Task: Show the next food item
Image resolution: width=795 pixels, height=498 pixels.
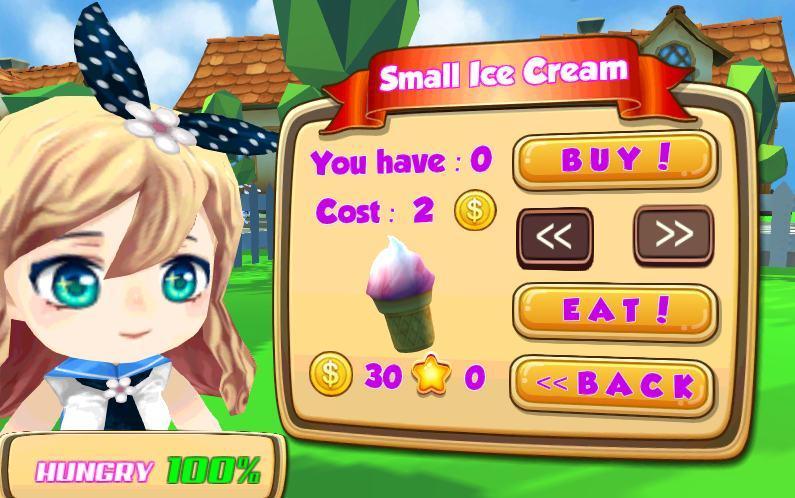Action: coord(674,235)
